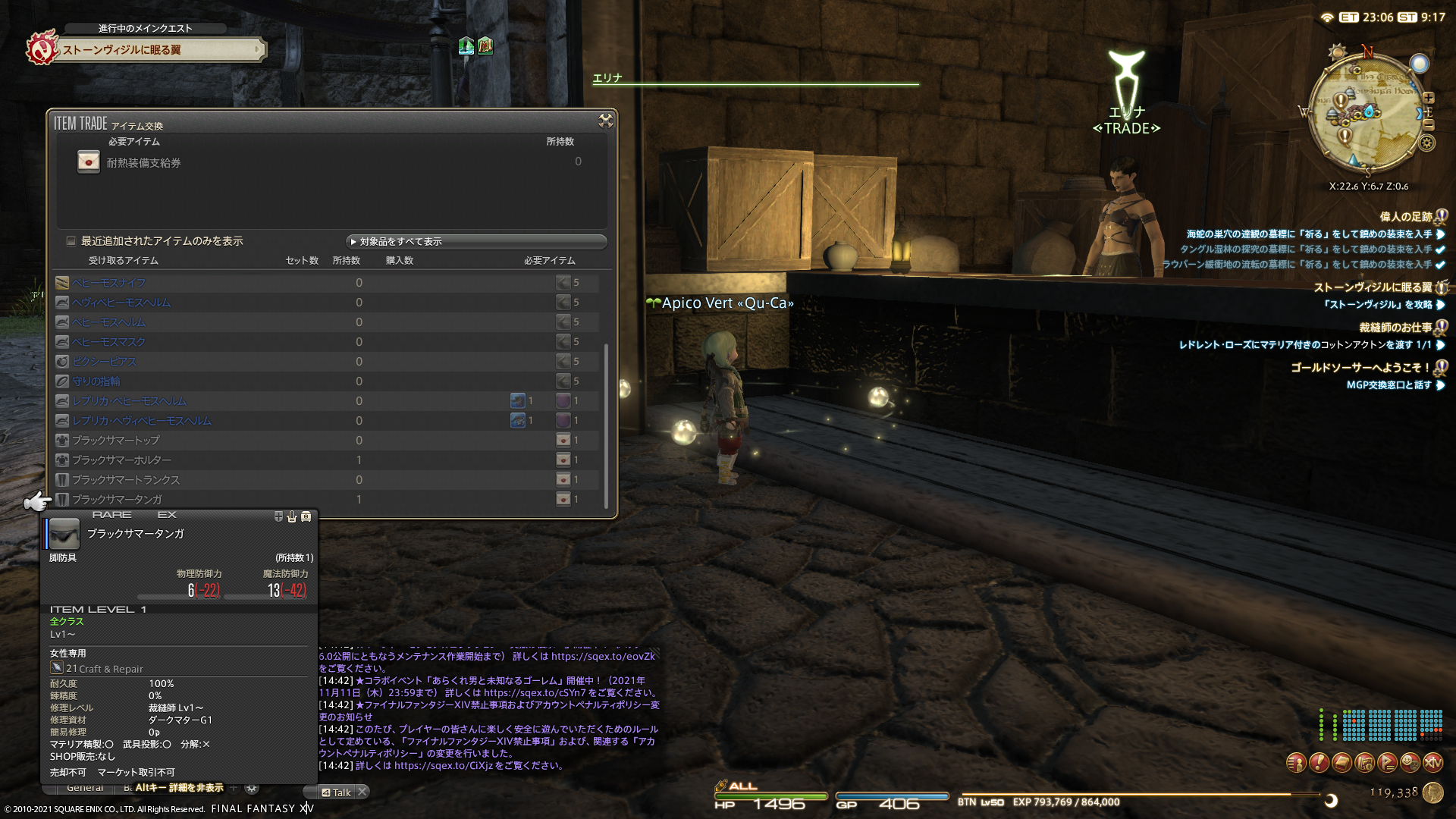Screen dimensions: 1456x819
Task: Zoom in the minimap with plus button
Action: [x=1429, y=98]
